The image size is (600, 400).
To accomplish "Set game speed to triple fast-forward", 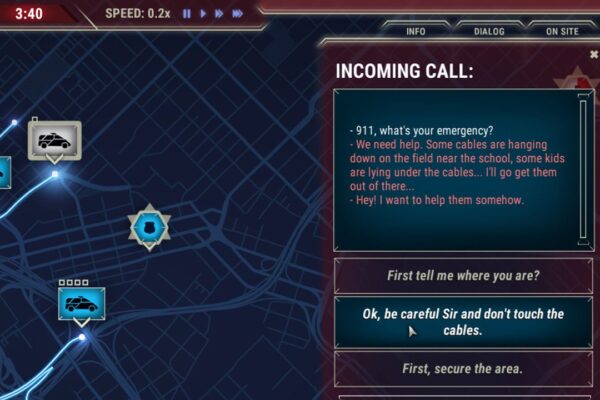I will pyautogui.click(x=238, y=14).
